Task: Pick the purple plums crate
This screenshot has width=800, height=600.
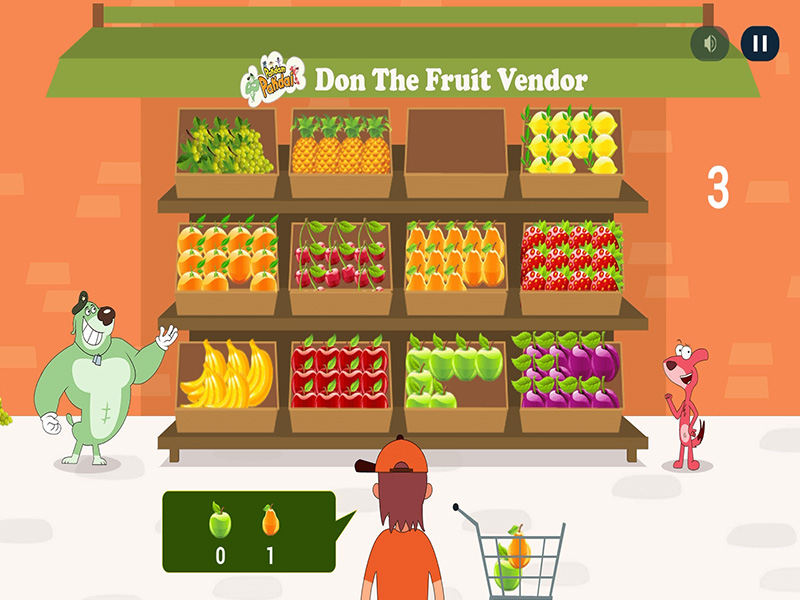Action: [x=571, y=382]
